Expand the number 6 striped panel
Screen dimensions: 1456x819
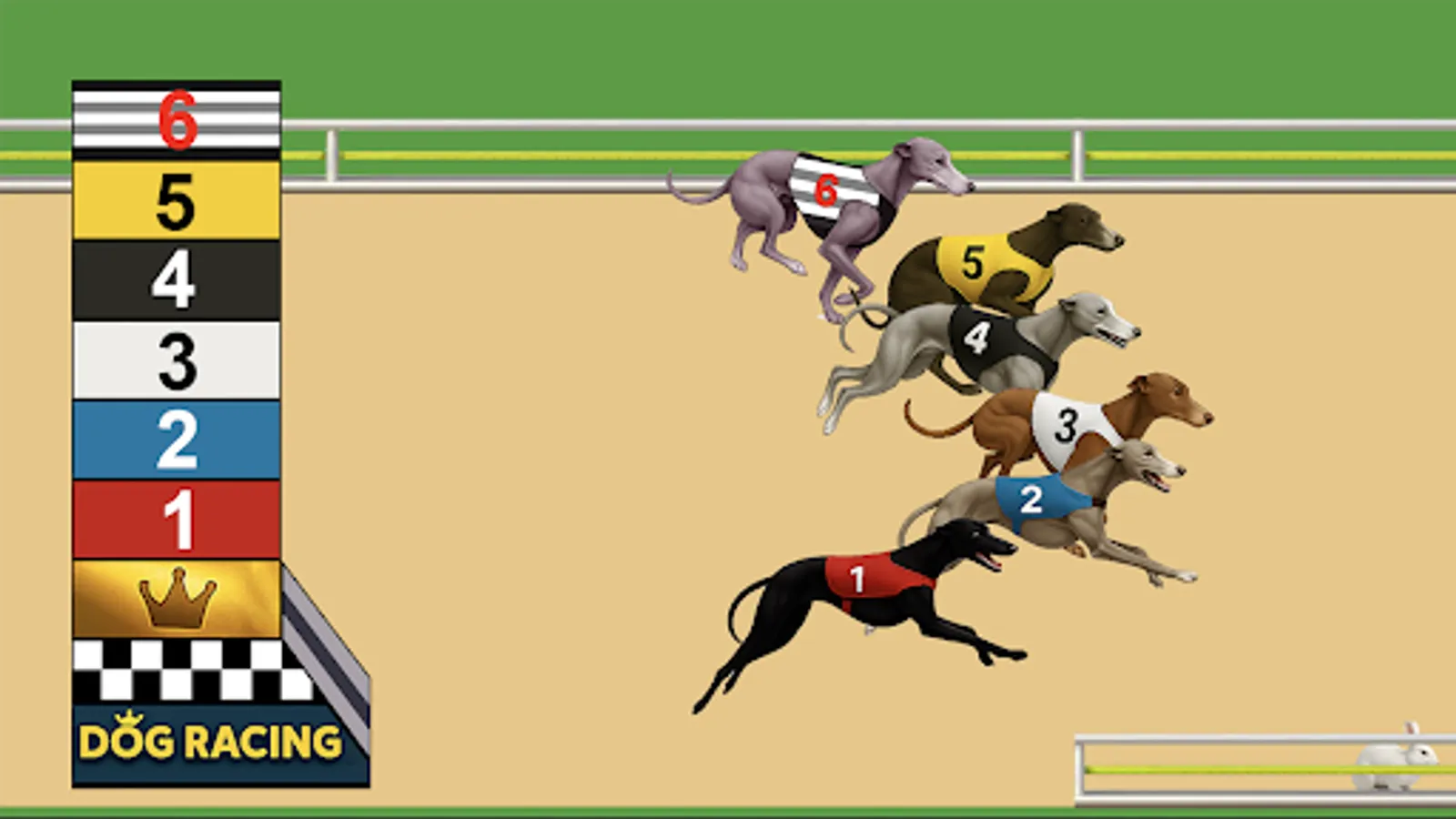click(x=177, y=116)
